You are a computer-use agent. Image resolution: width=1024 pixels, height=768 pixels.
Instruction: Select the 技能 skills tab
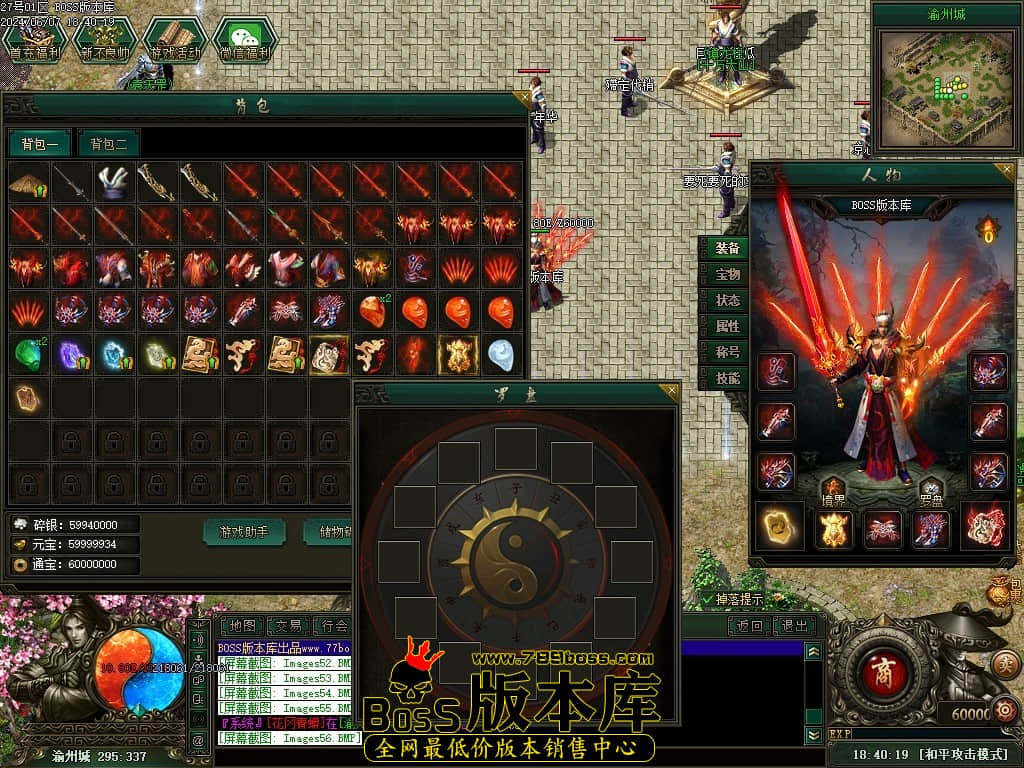coord(727,378)
